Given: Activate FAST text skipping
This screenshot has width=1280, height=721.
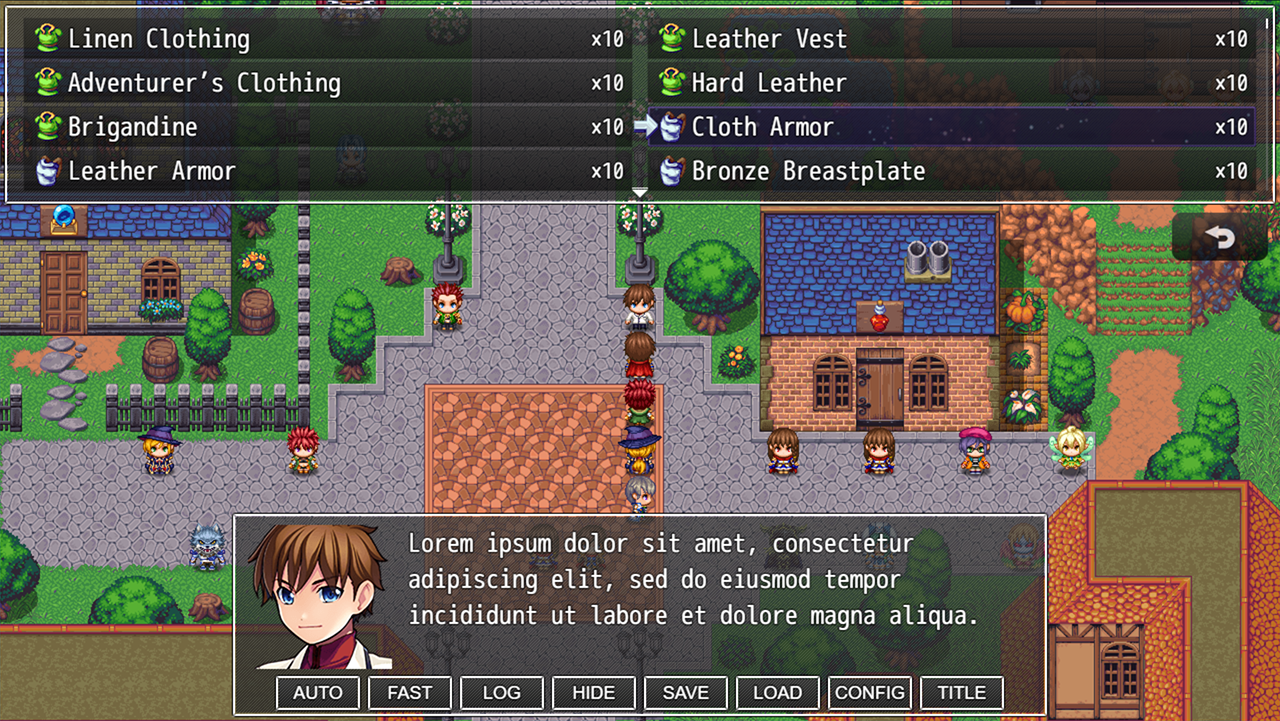Looking at the screenshot, I should point(410,692).
